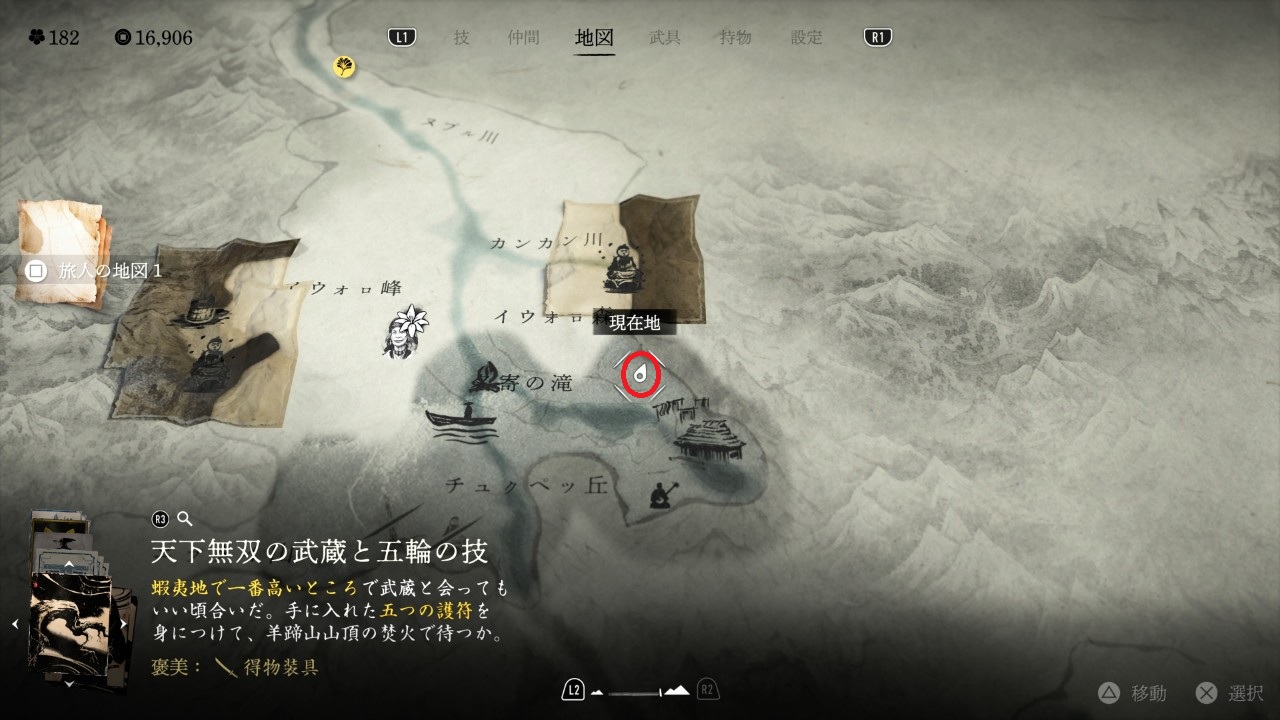Show the next quest card with right arrow
The image size is (1280, 720).
(x=123, y=624)
